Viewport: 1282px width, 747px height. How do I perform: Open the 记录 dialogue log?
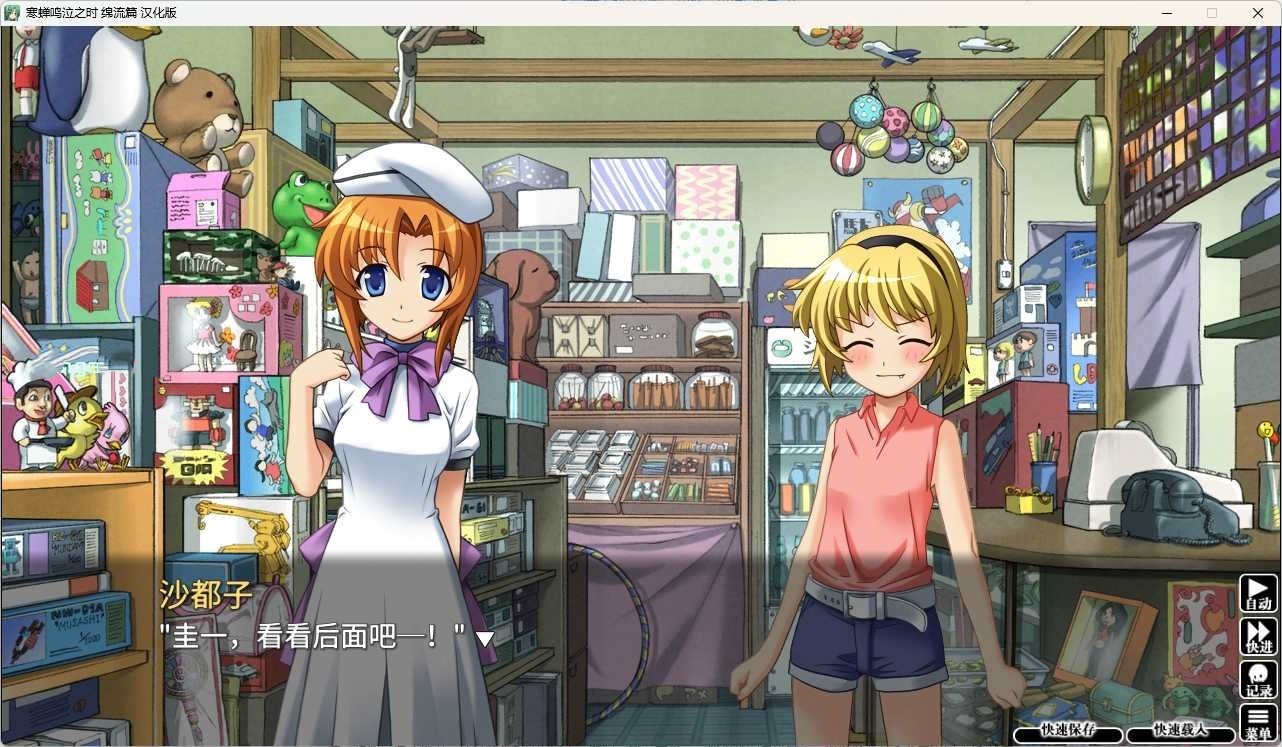pyautogui.click(x=1259, y=680)
